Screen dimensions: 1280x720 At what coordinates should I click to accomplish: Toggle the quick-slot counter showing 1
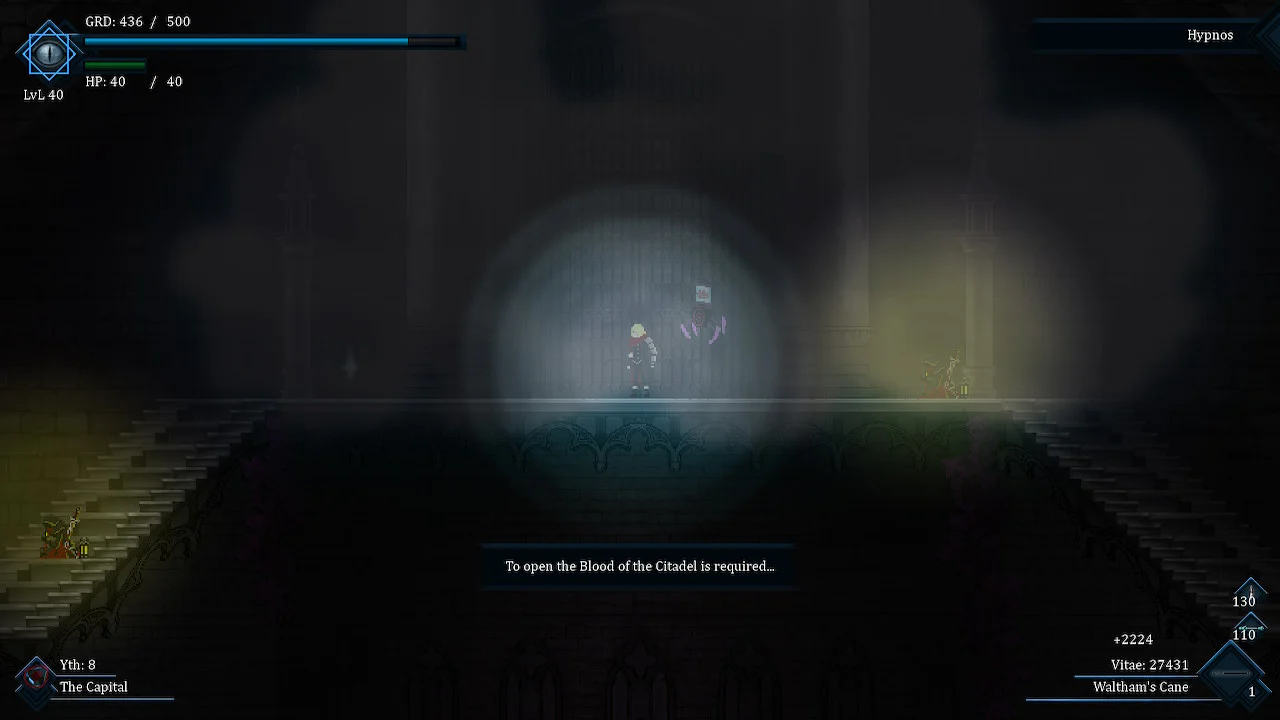(x=1253, y=690)
